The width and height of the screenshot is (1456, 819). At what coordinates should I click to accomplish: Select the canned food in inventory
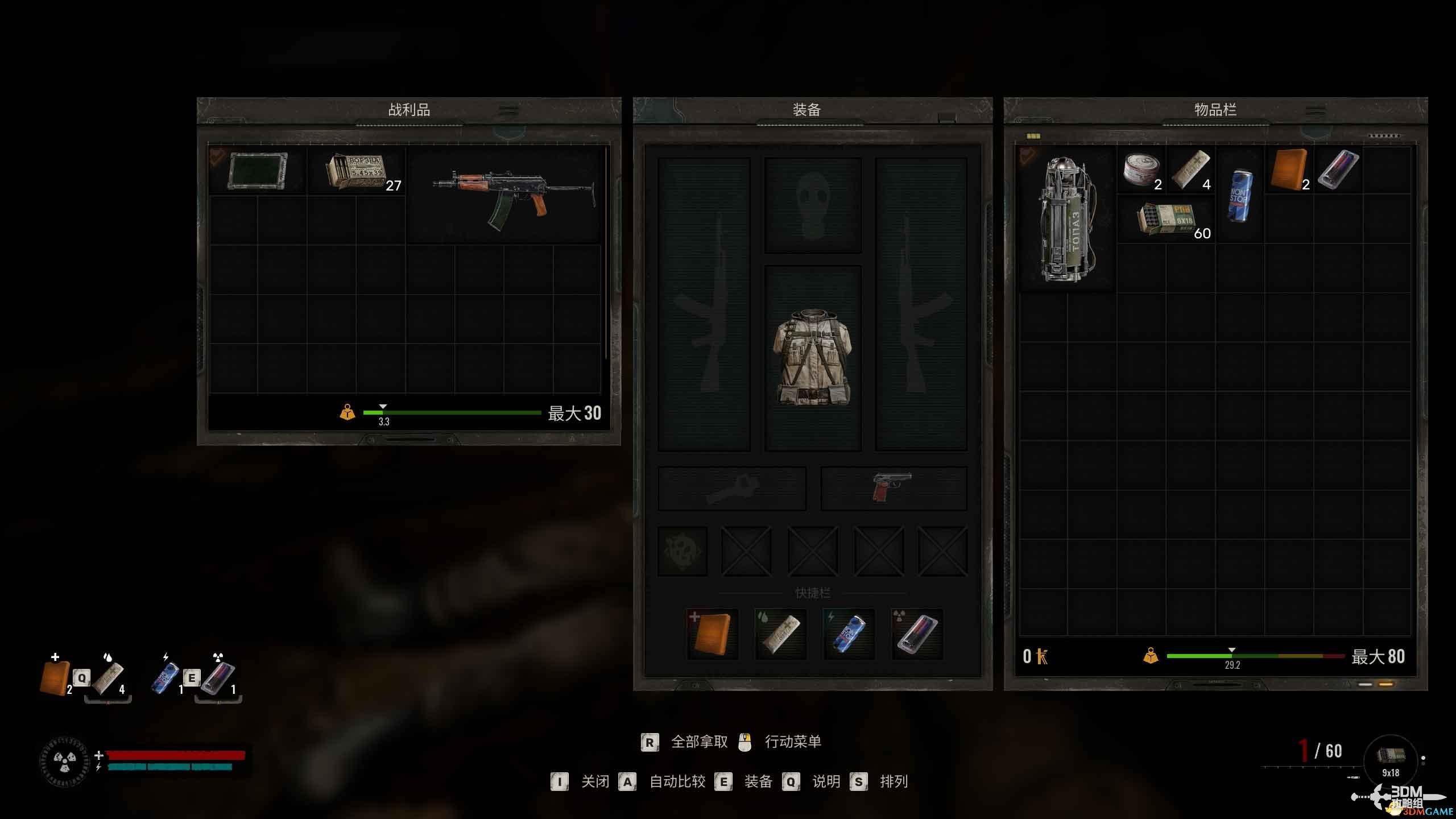click(x=1140, y=169)
